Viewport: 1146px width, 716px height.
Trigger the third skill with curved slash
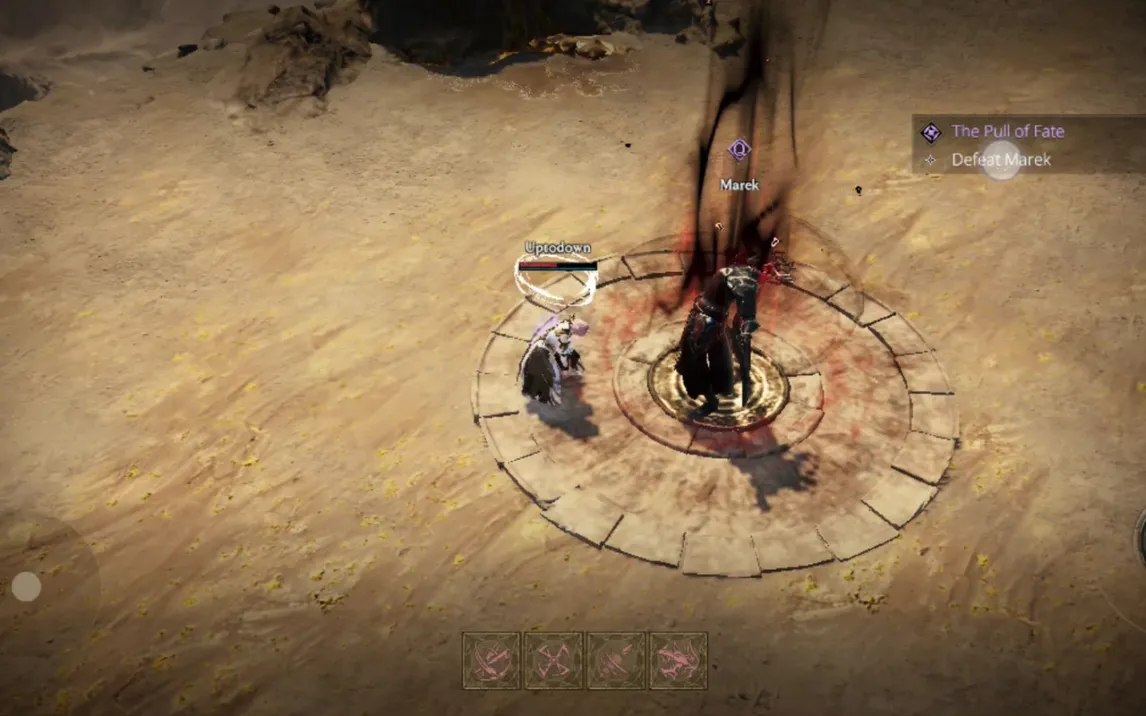(616, 661)
